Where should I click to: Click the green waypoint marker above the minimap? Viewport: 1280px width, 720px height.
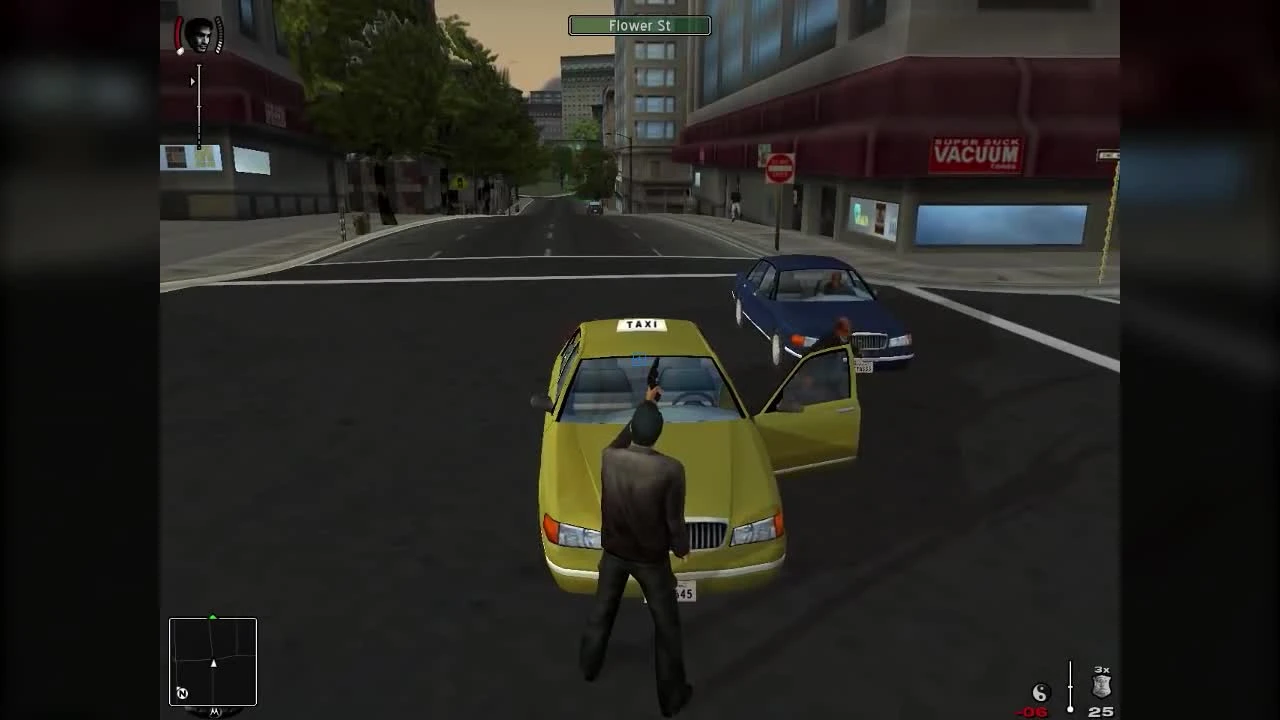tap(212, 616)
